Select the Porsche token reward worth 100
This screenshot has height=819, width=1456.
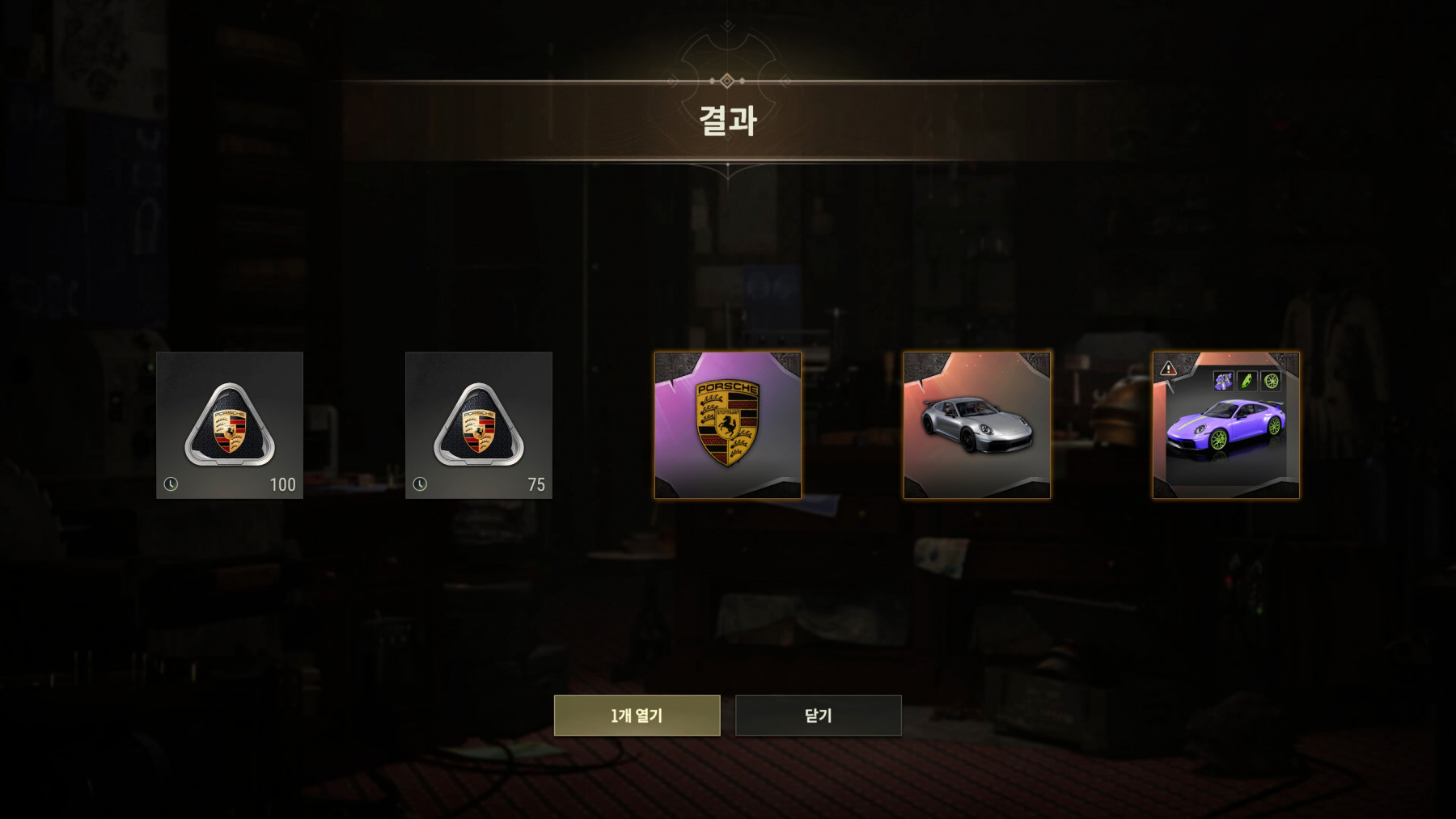point(230,425)
